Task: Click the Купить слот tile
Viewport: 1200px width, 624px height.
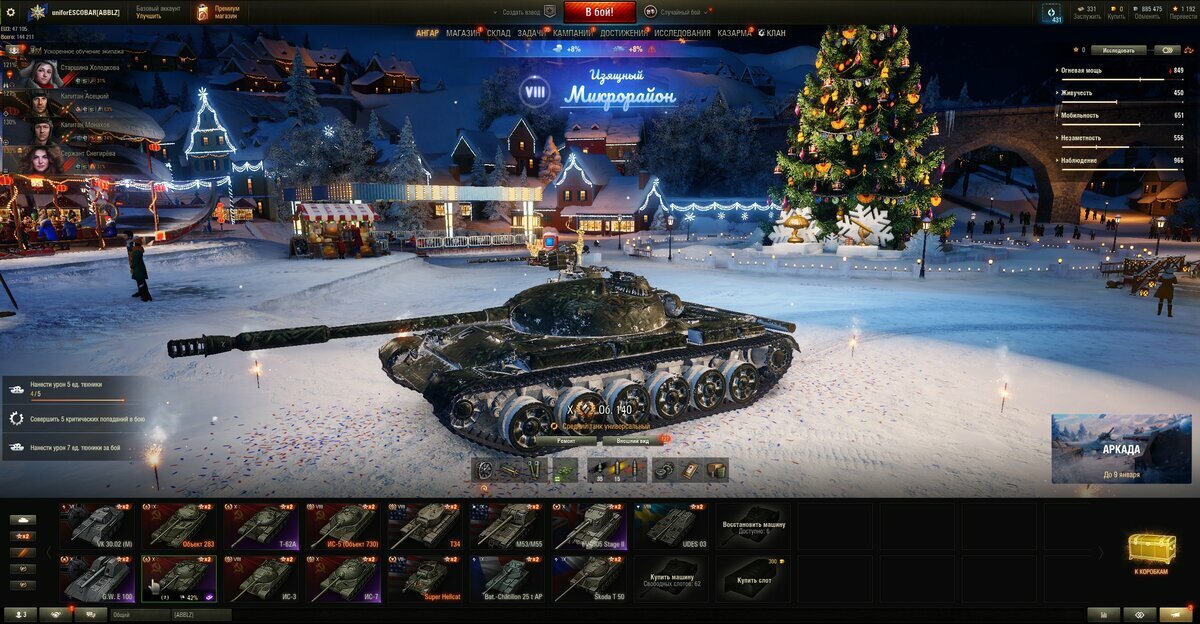Action: (x=752, y=580)
